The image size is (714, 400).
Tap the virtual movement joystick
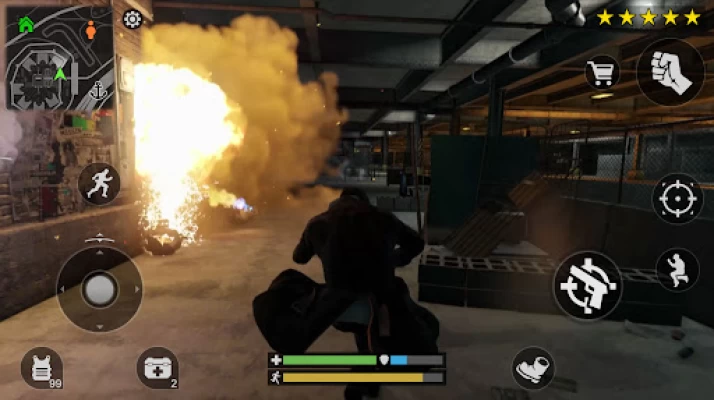pos(99,290)
